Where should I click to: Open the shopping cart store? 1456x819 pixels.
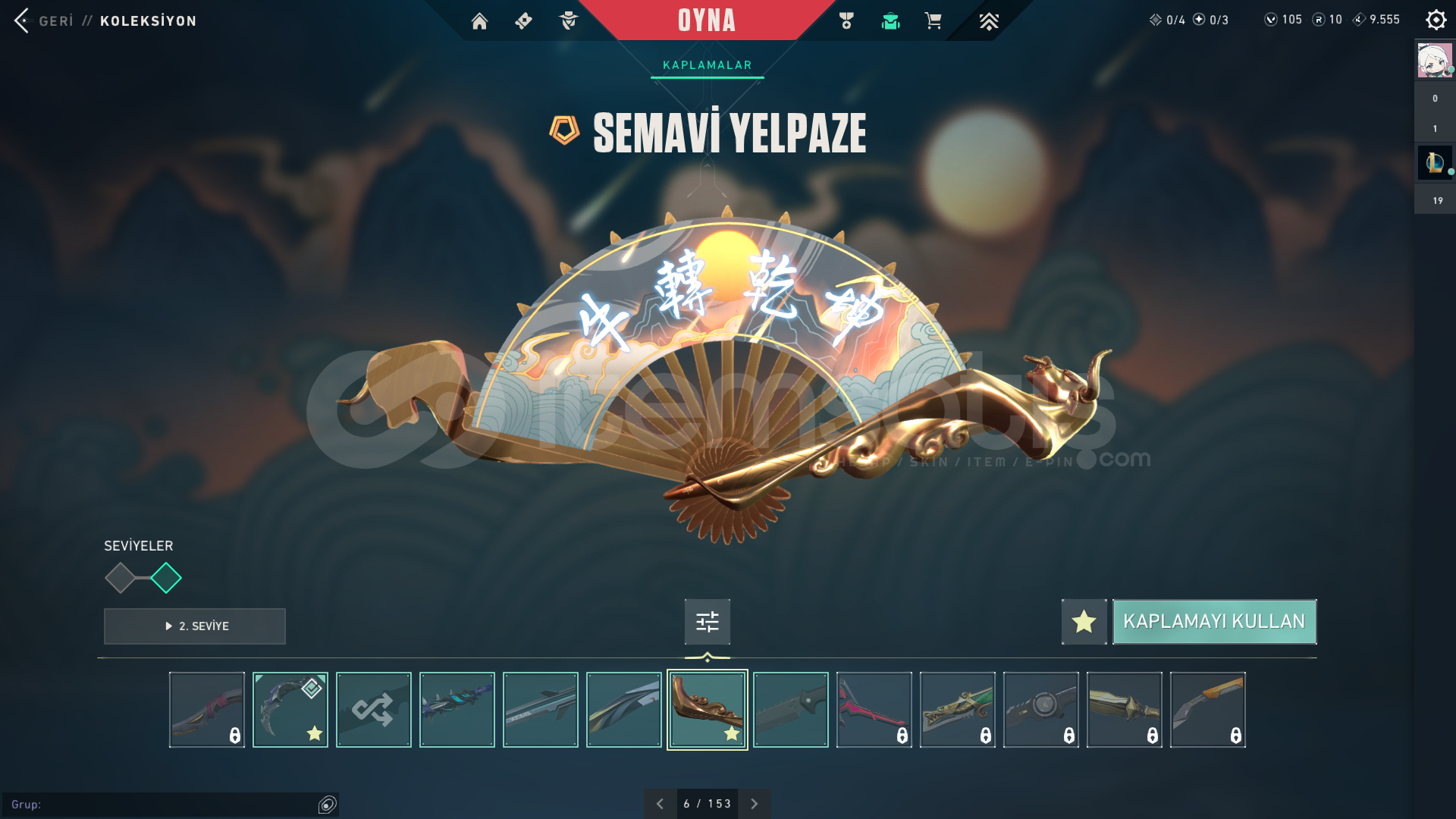point(933,21)
